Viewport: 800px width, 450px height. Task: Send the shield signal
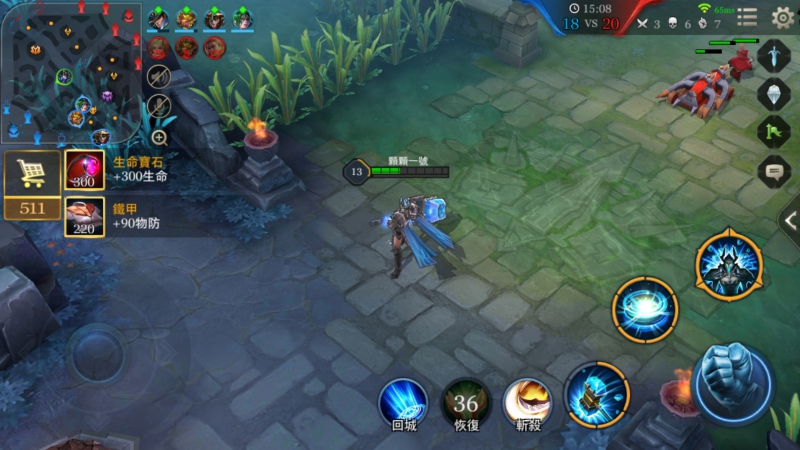(774, 94)
